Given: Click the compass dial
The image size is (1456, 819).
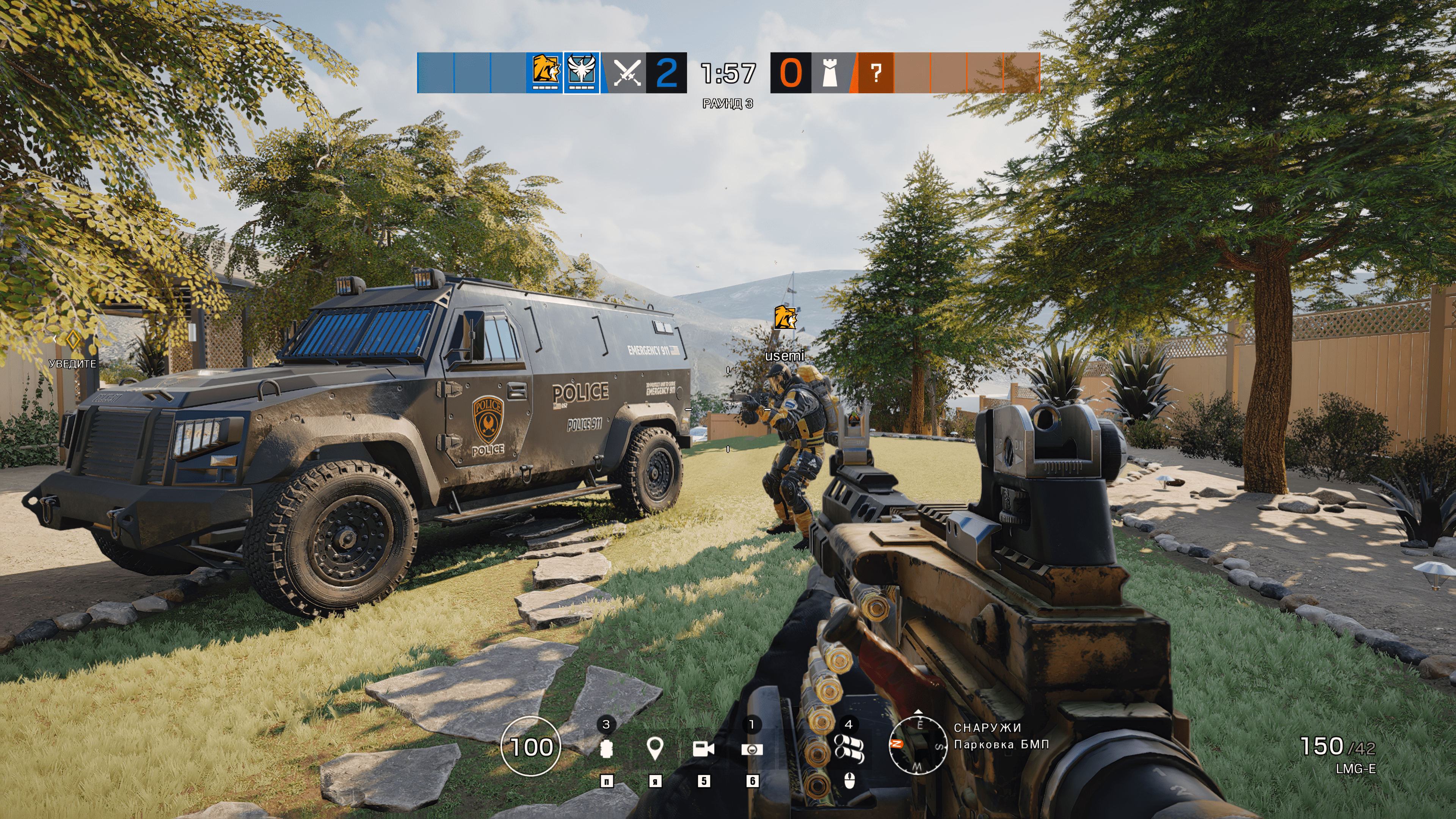Looking at the screenshot, I should [918, 745].
